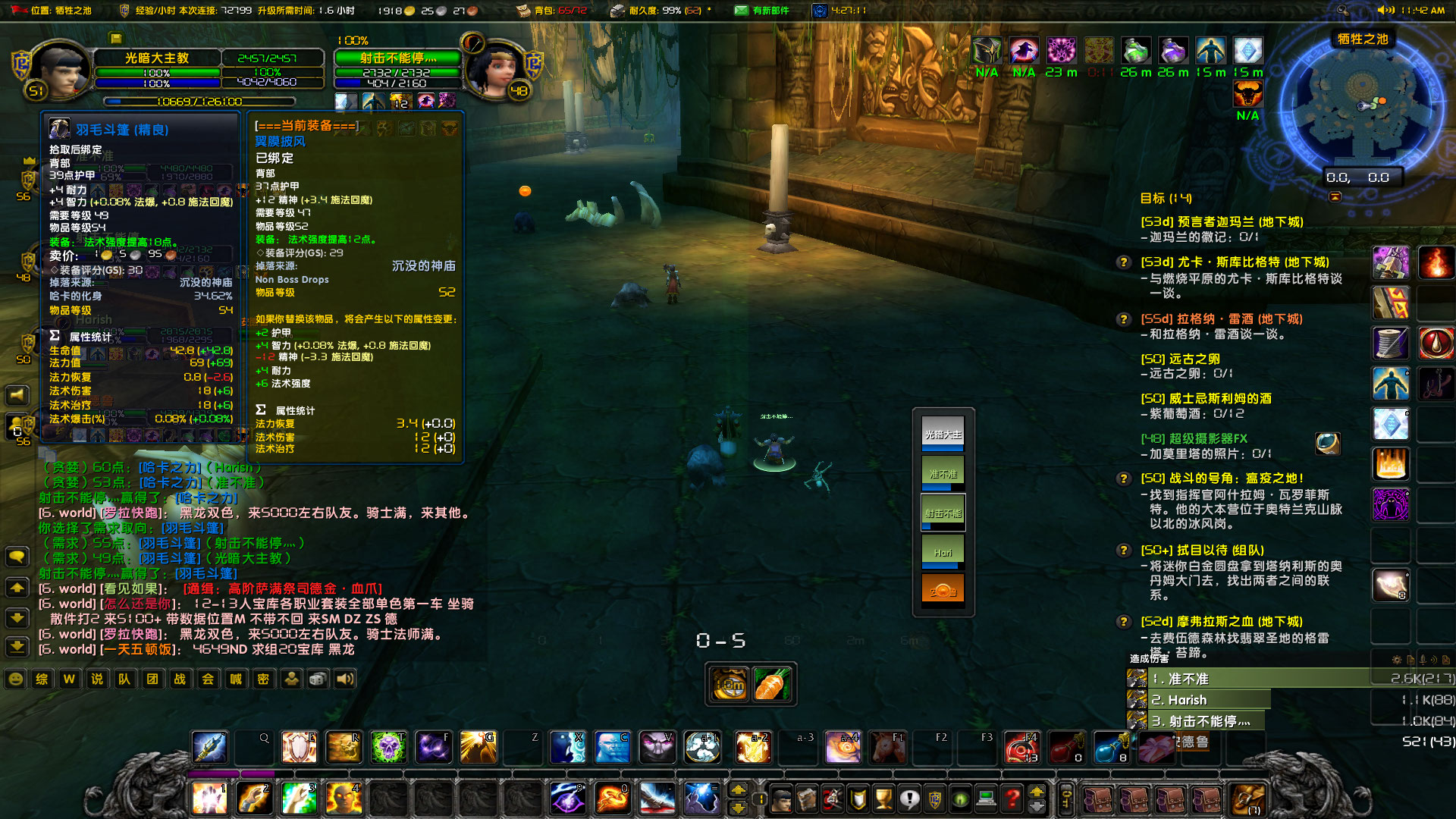Toggle the 战 battle chat channel button
Screen dimensions: 1456x819
(x=180, y=679)
